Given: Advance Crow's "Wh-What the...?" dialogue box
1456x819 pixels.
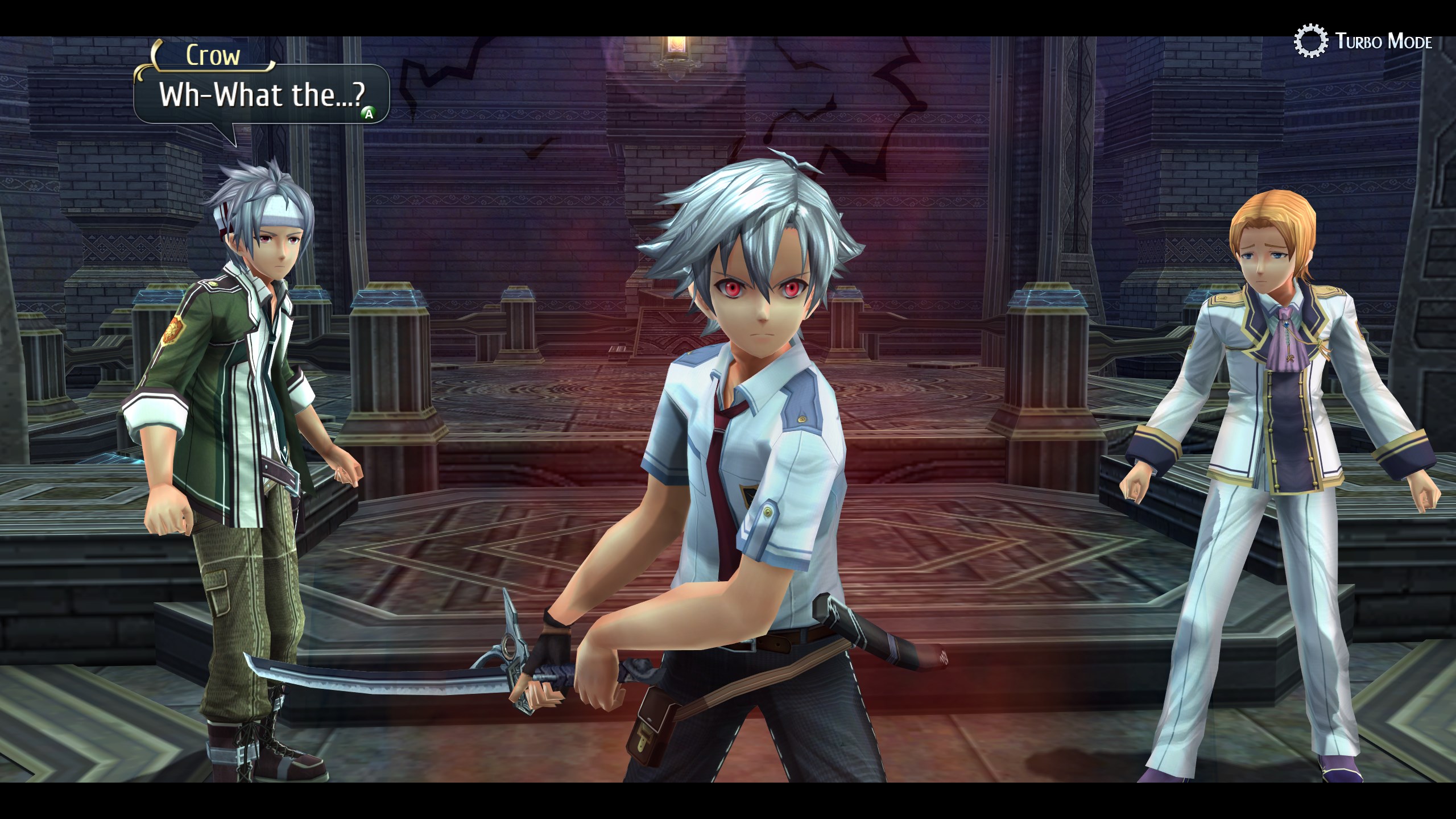Looking at the screenshot, I should (369, 114).
